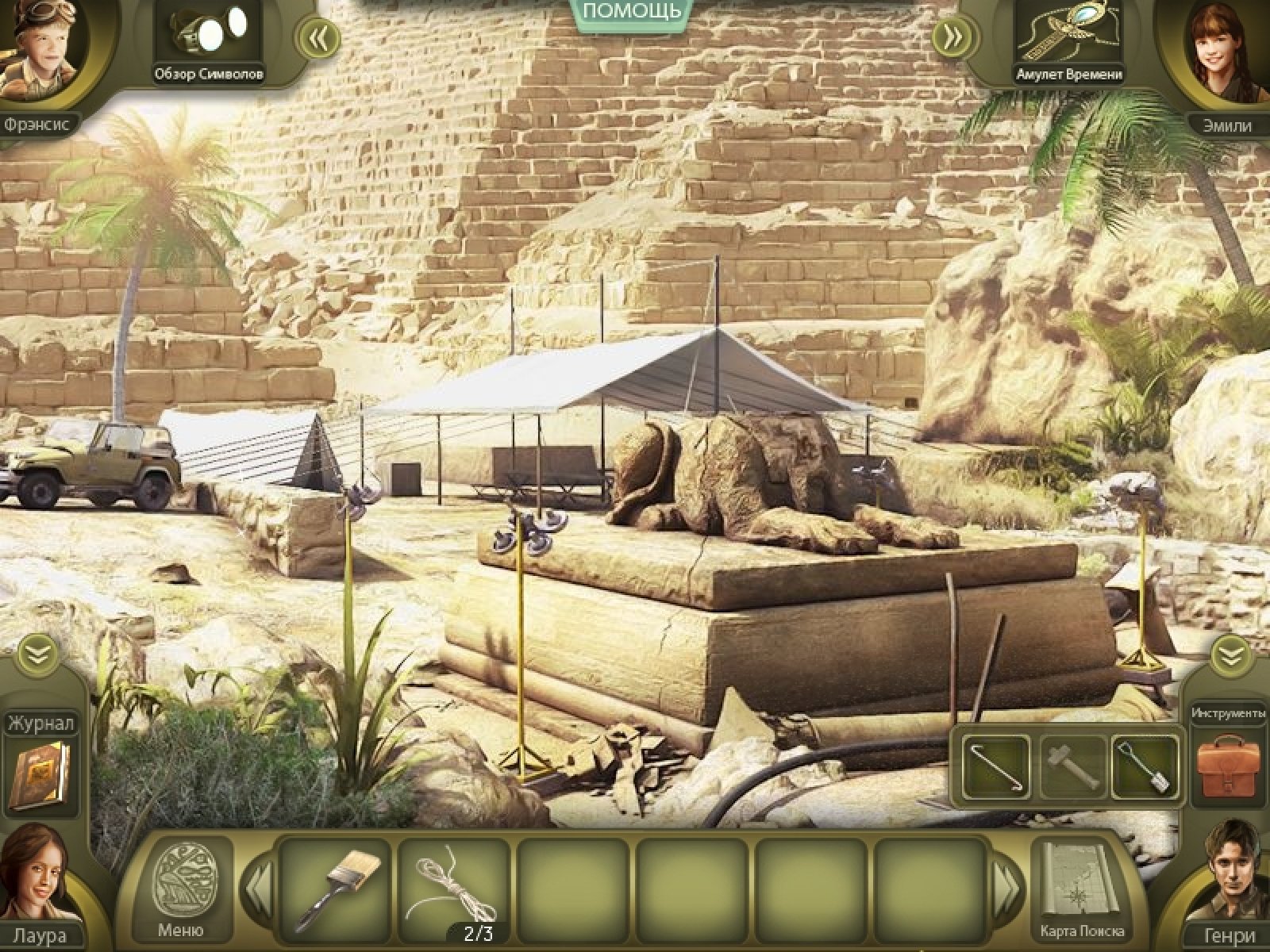Choose Генри character portrait
Screen dimensions: 1270x952
[1232, 873]
